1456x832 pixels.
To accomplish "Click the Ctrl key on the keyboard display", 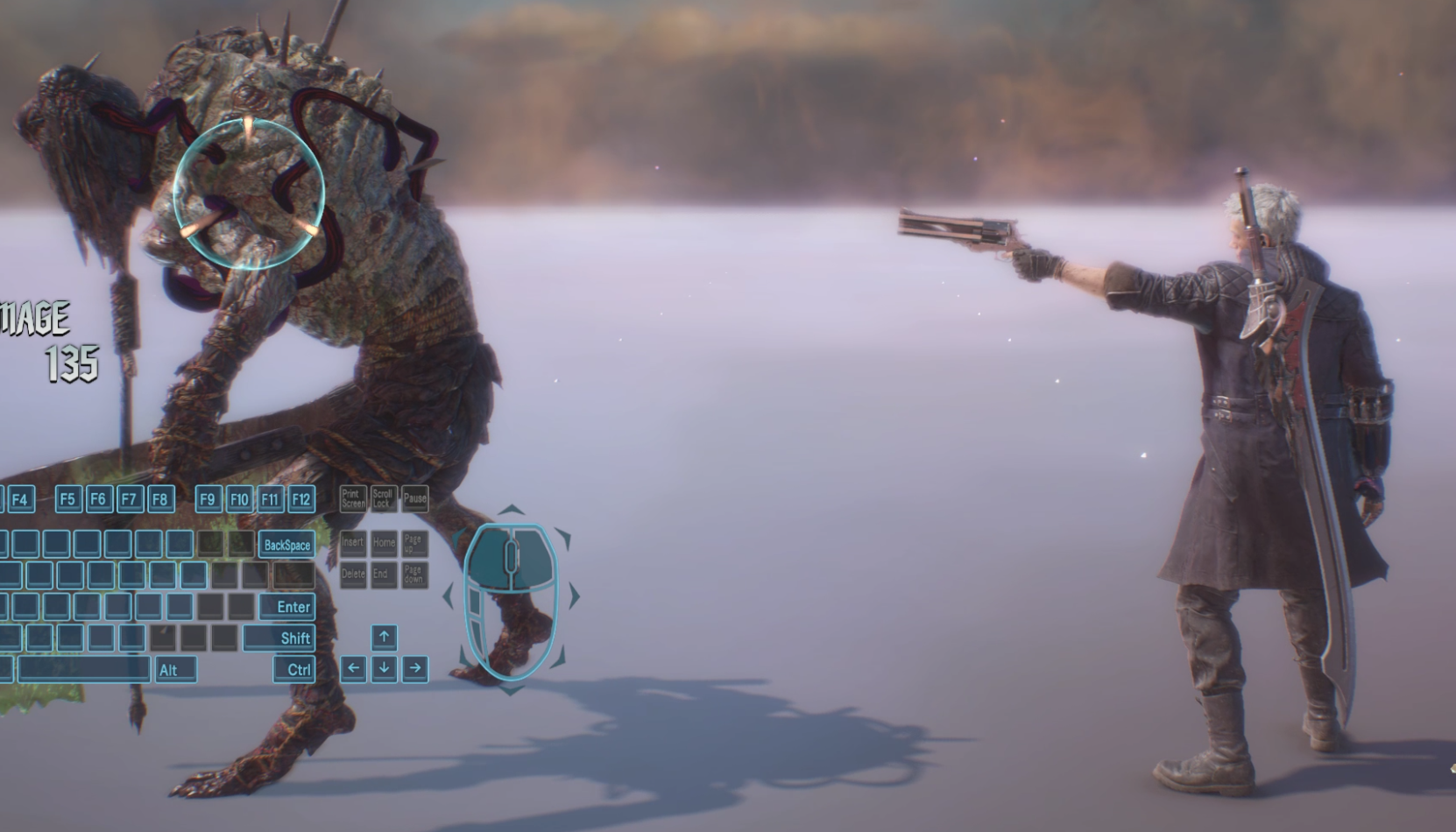I will [x=293, y=669].
